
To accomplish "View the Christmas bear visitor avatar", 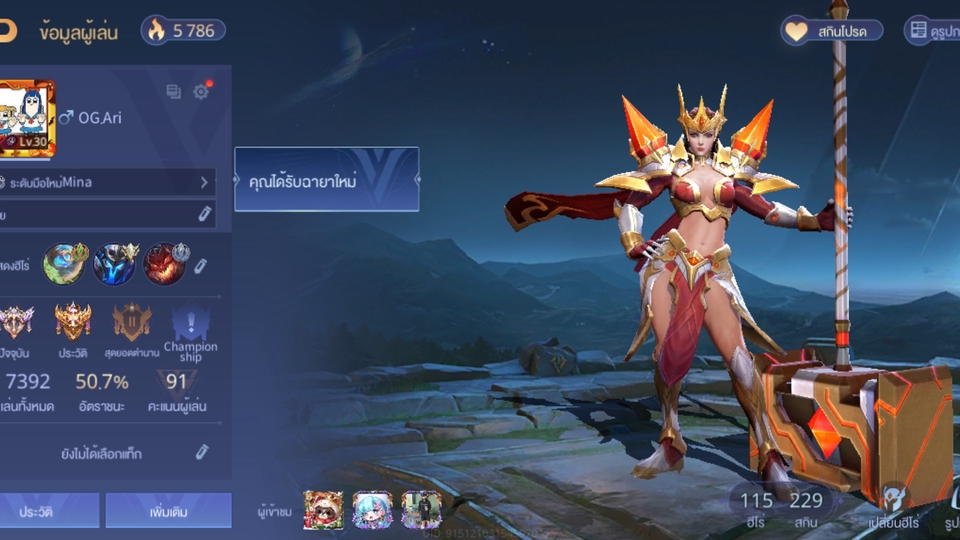I will pos(323,510).
